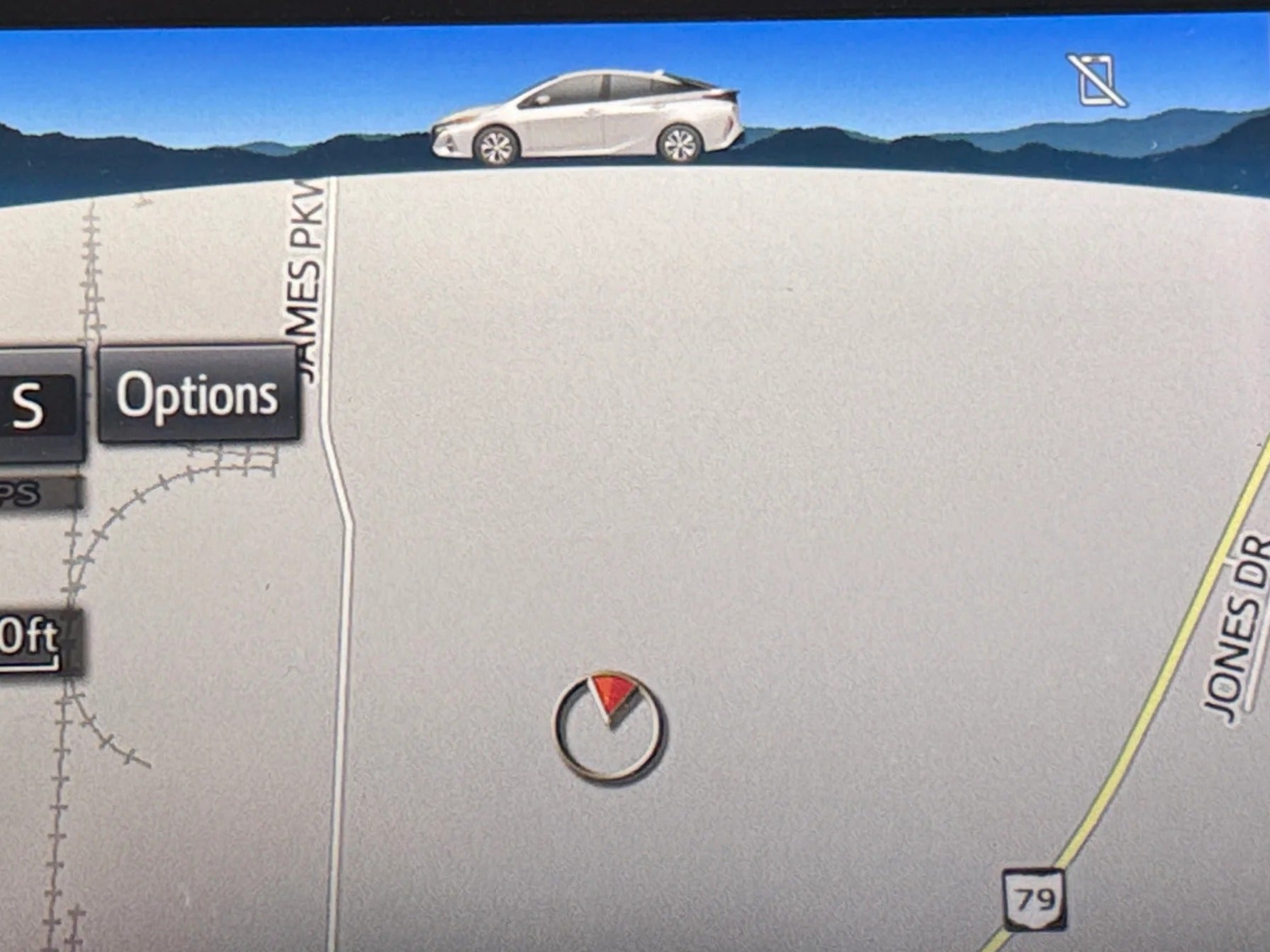Tap the phone-not-connected icon
The image size is (1270, 952).
point(1096,80)
